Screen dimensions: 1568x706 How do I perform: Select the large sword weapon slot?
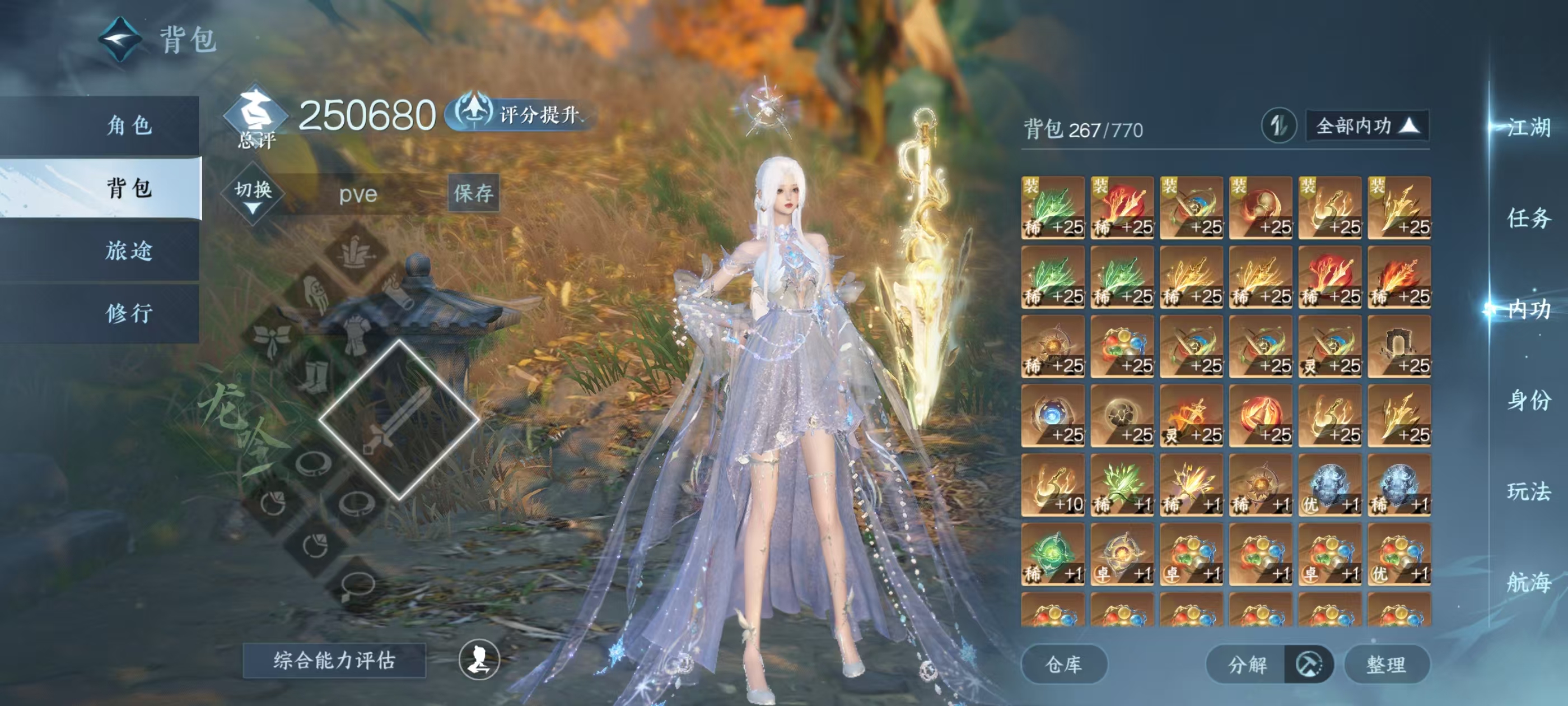tap(399, 420)
